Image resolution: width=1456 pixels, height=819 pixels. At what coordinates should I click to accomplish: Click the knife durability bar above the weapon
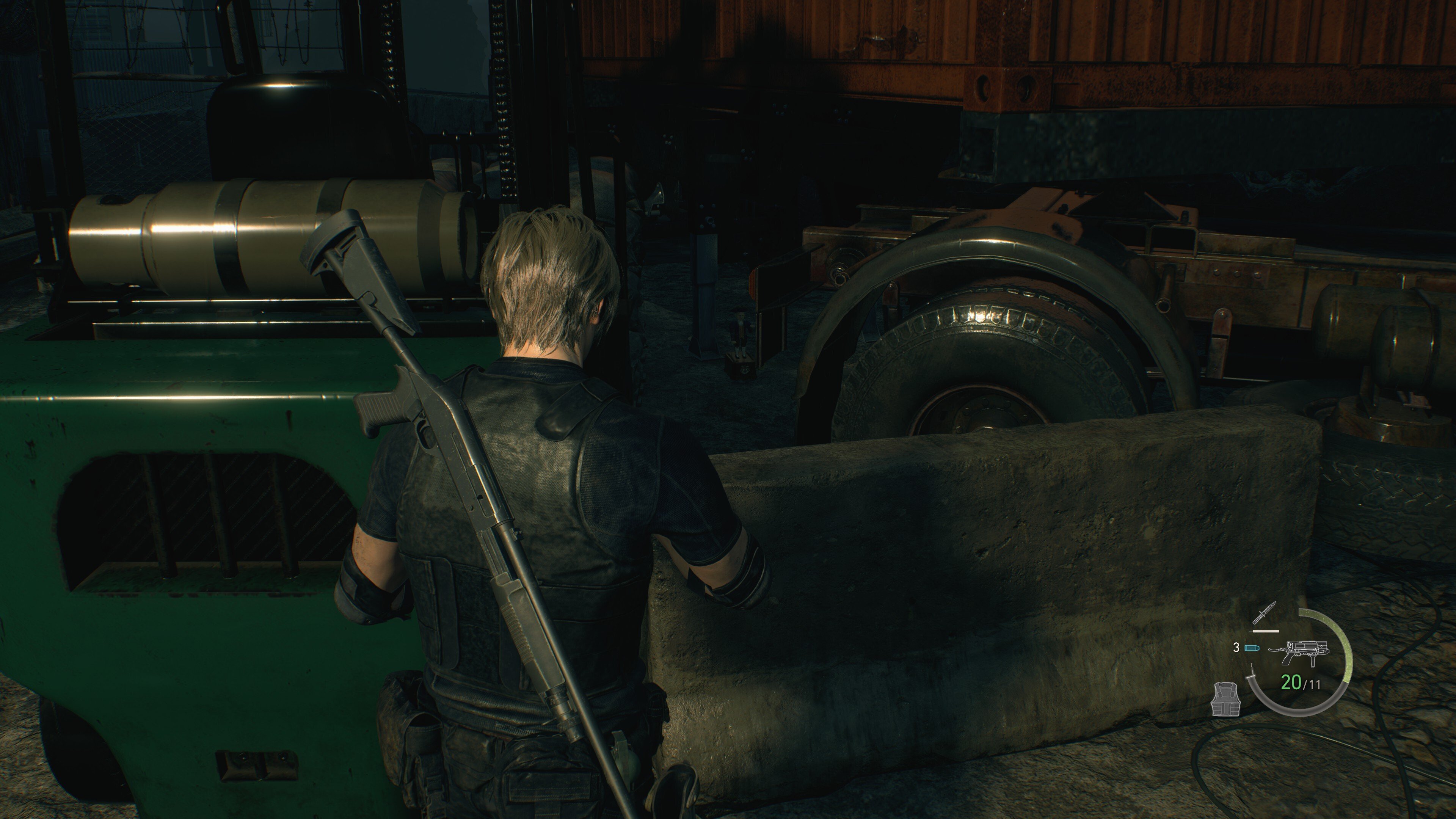[1267, 631]
